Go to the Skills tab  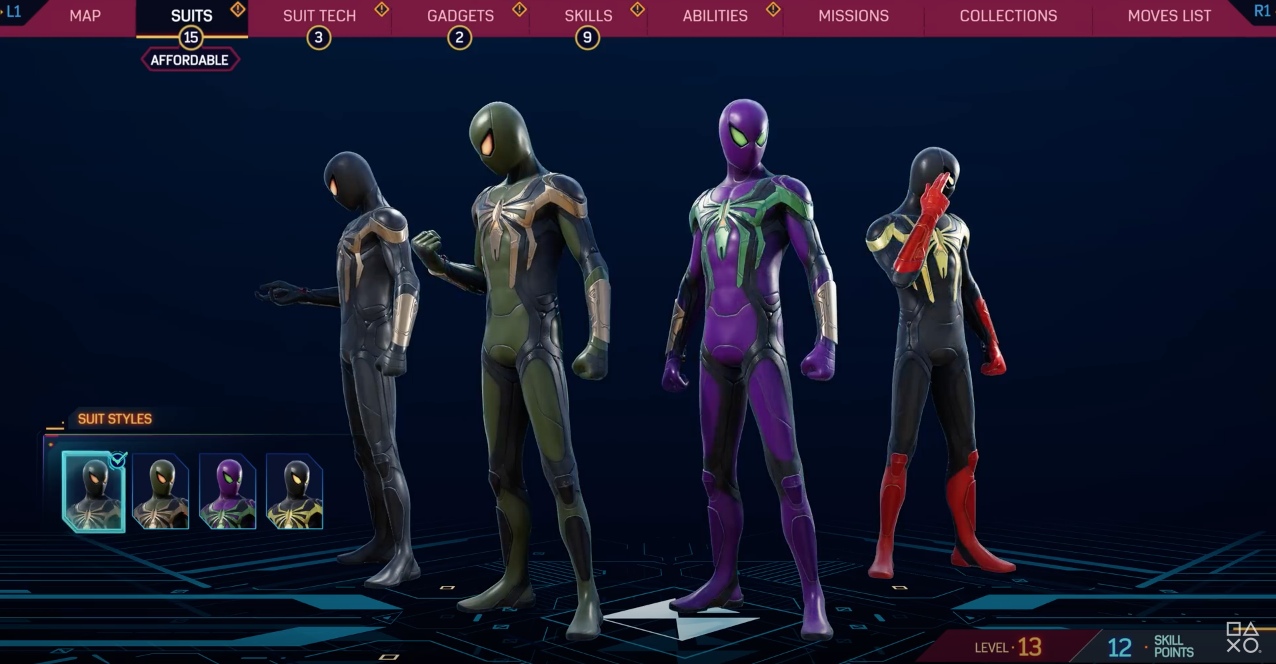[x=588, y=16]
